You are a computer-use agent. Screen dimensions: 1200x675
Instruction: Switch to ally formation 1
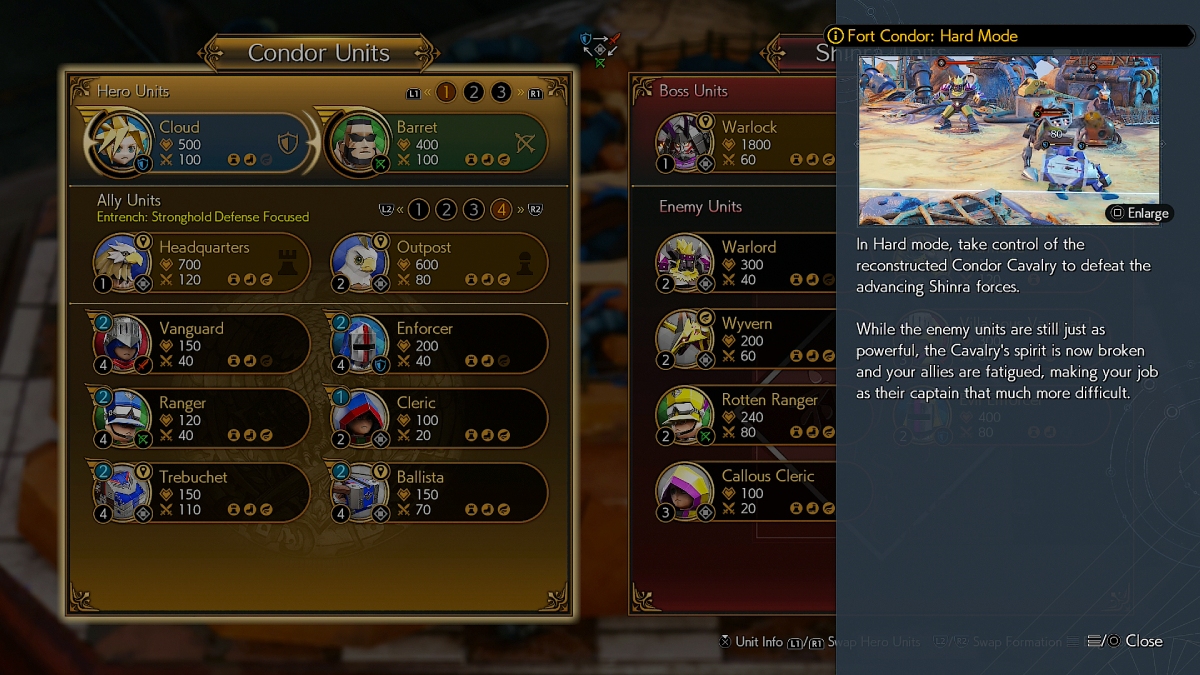pyautogui.click(x=419, y=209)
